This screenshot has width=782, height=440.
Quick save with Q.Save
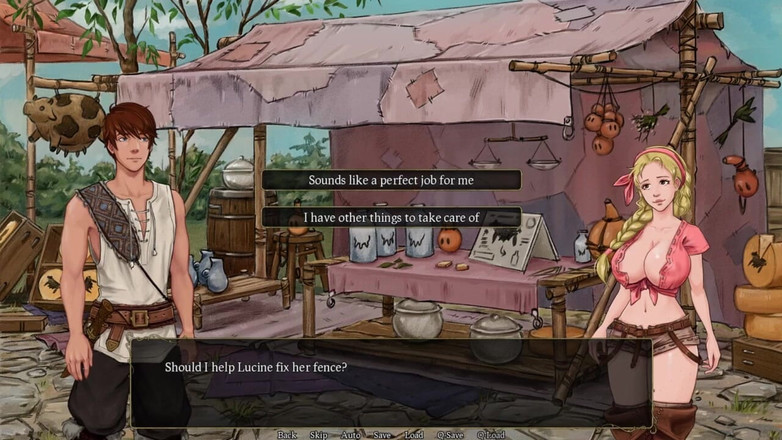pos(450,435)
